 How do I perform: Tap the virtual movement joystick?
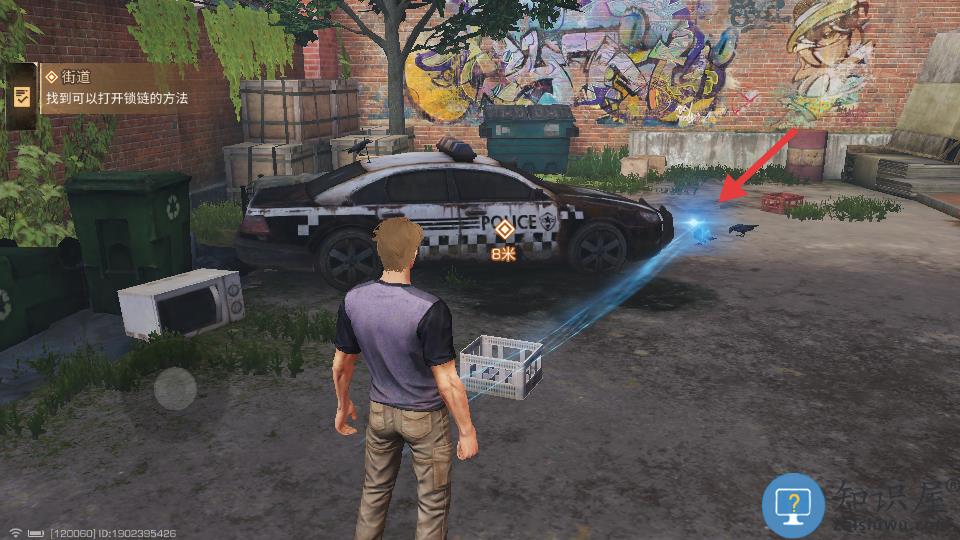(175, 388)
